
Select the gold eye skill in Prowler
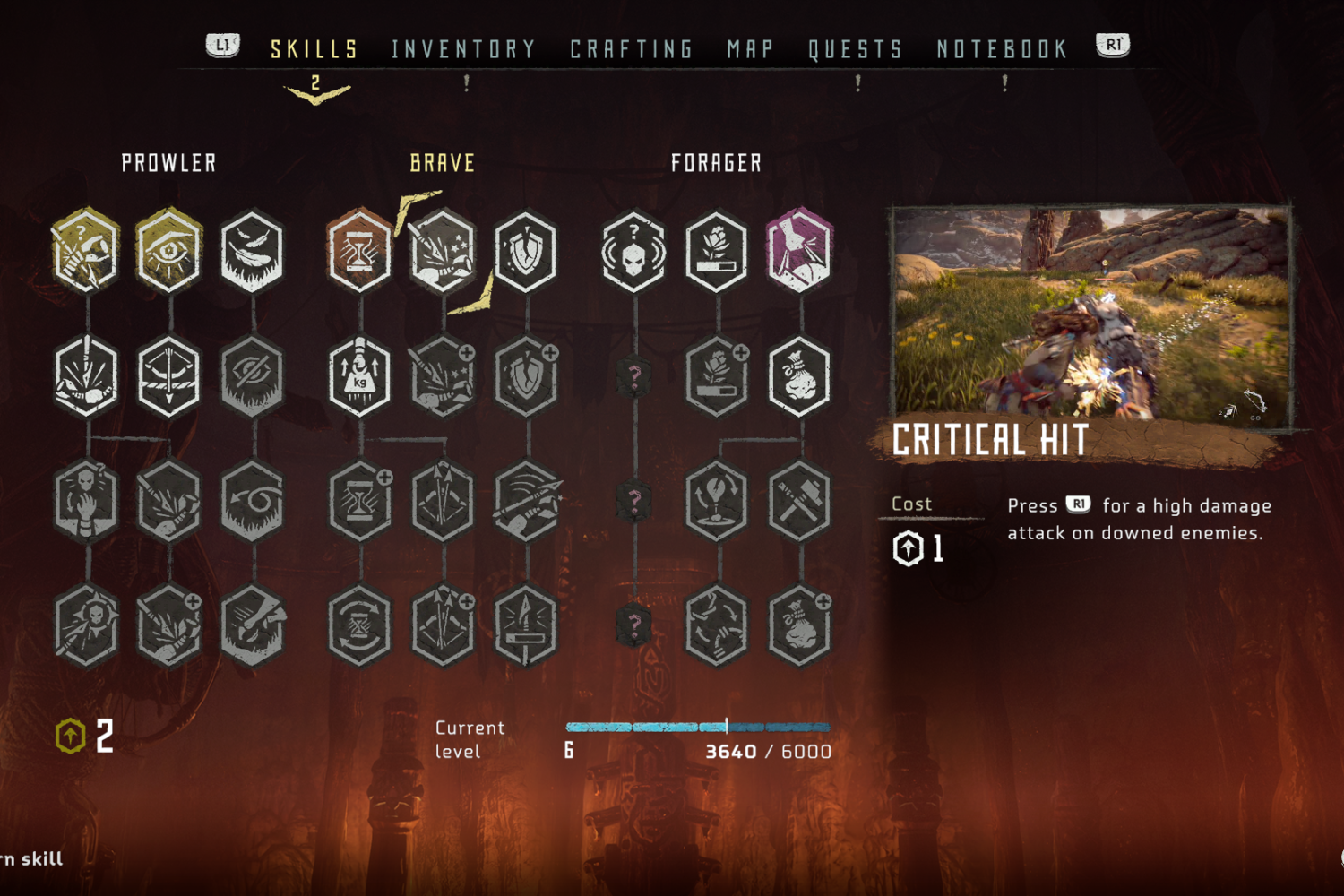169,252
